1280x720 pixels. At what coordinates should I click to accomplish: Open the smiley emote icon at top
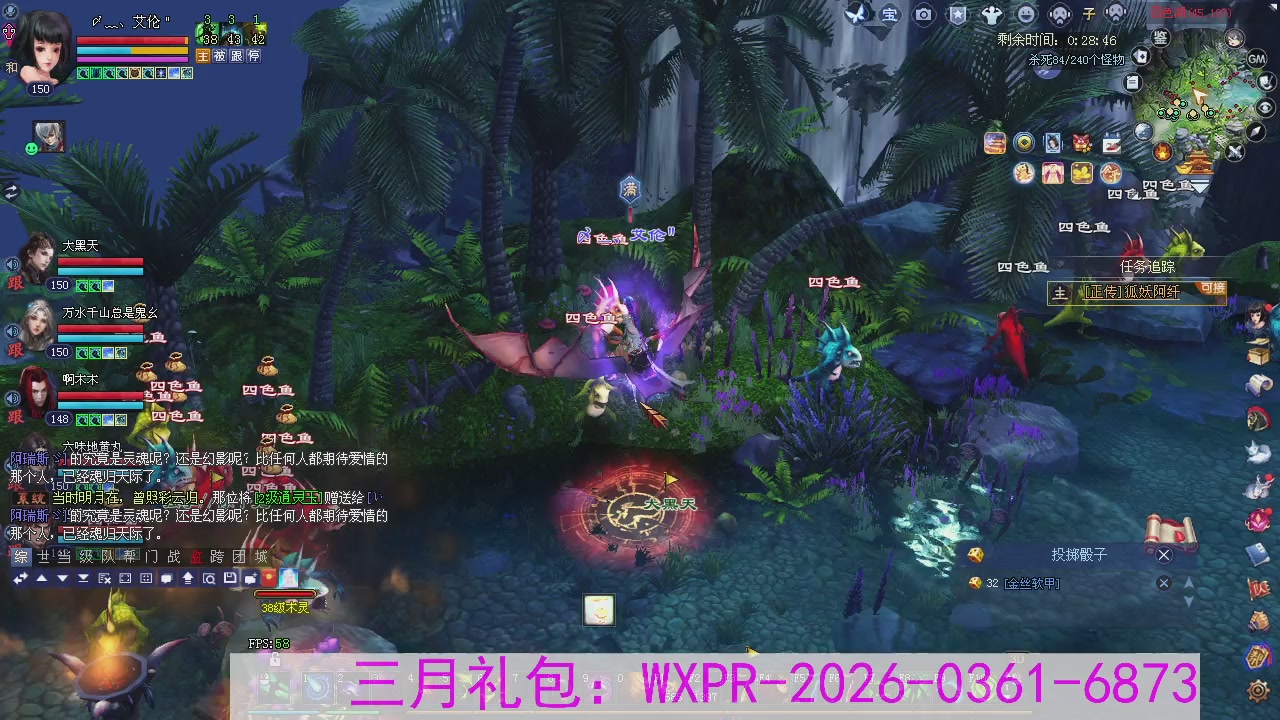[1025, 13]
